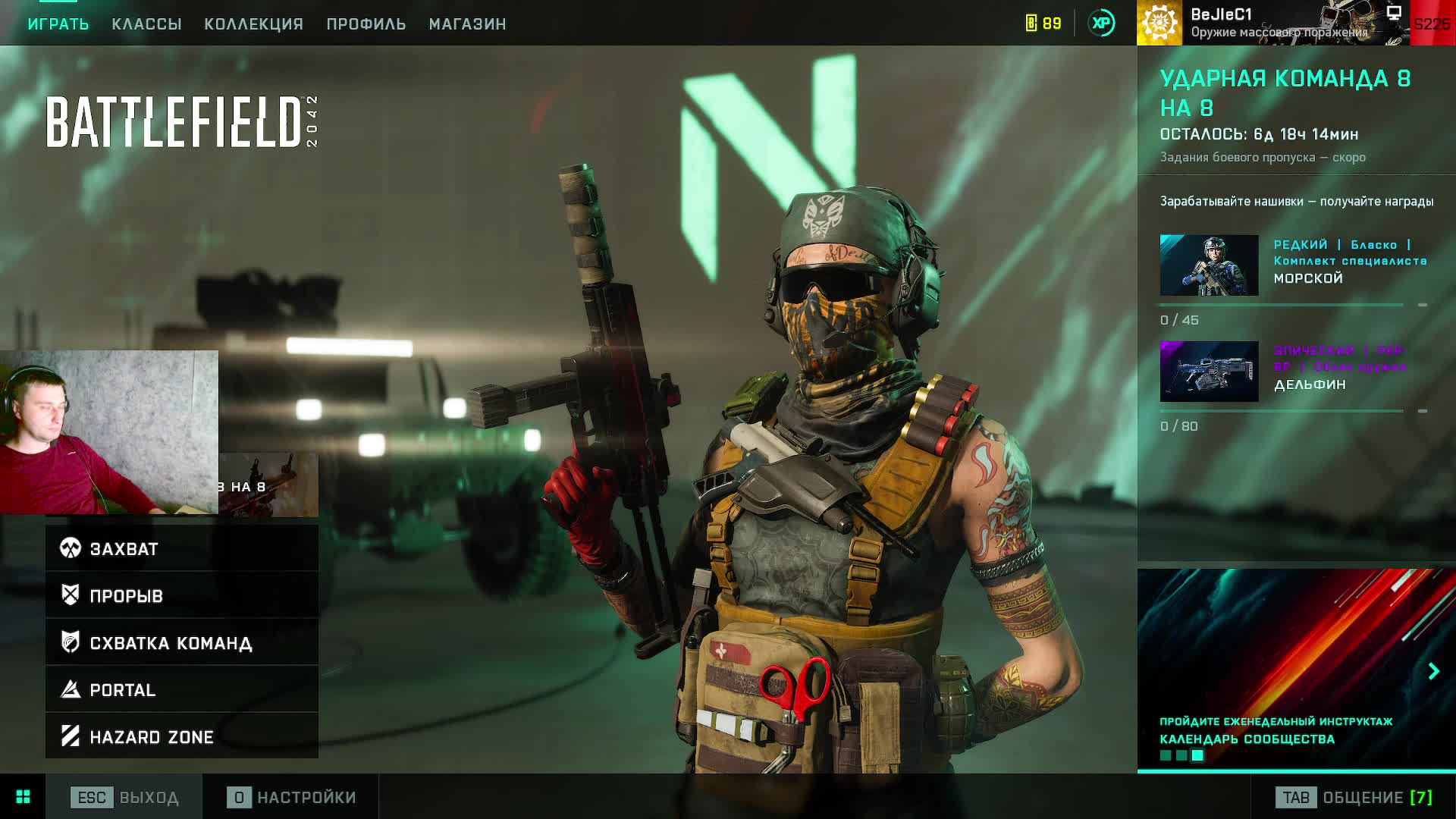
Task: Open the КЛАССЫ tab
Action: coord(146,24)
